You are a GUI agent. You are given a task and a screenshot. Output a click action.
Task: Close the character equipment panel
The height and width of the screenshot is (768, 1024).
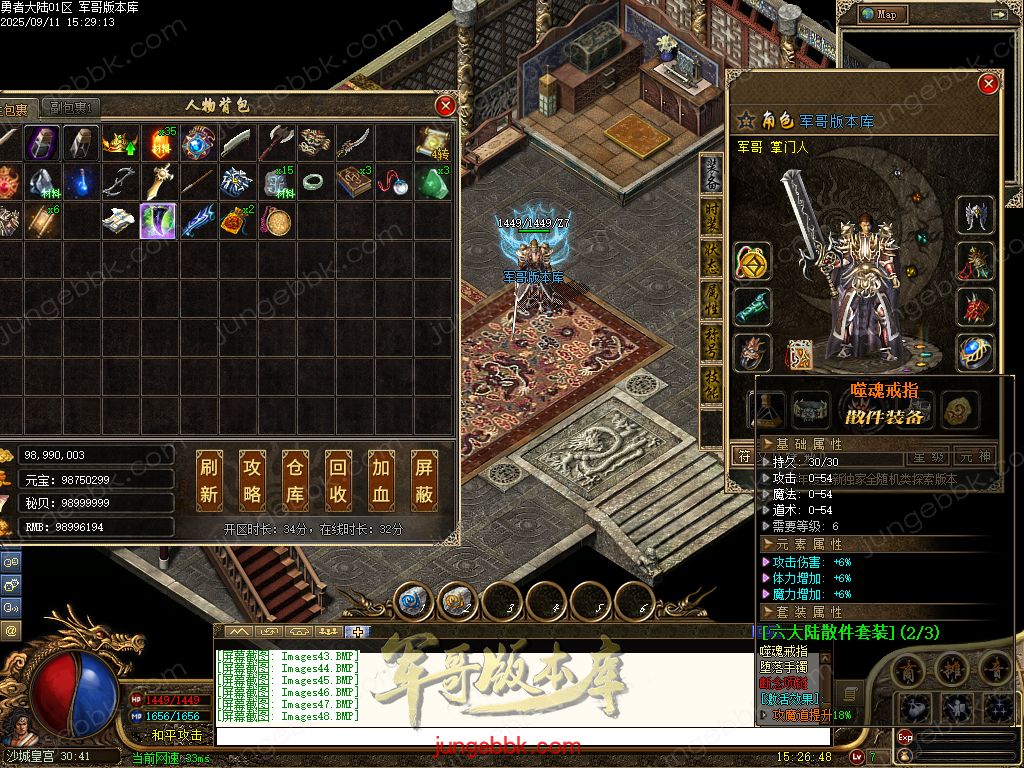(x=988, y=85)
